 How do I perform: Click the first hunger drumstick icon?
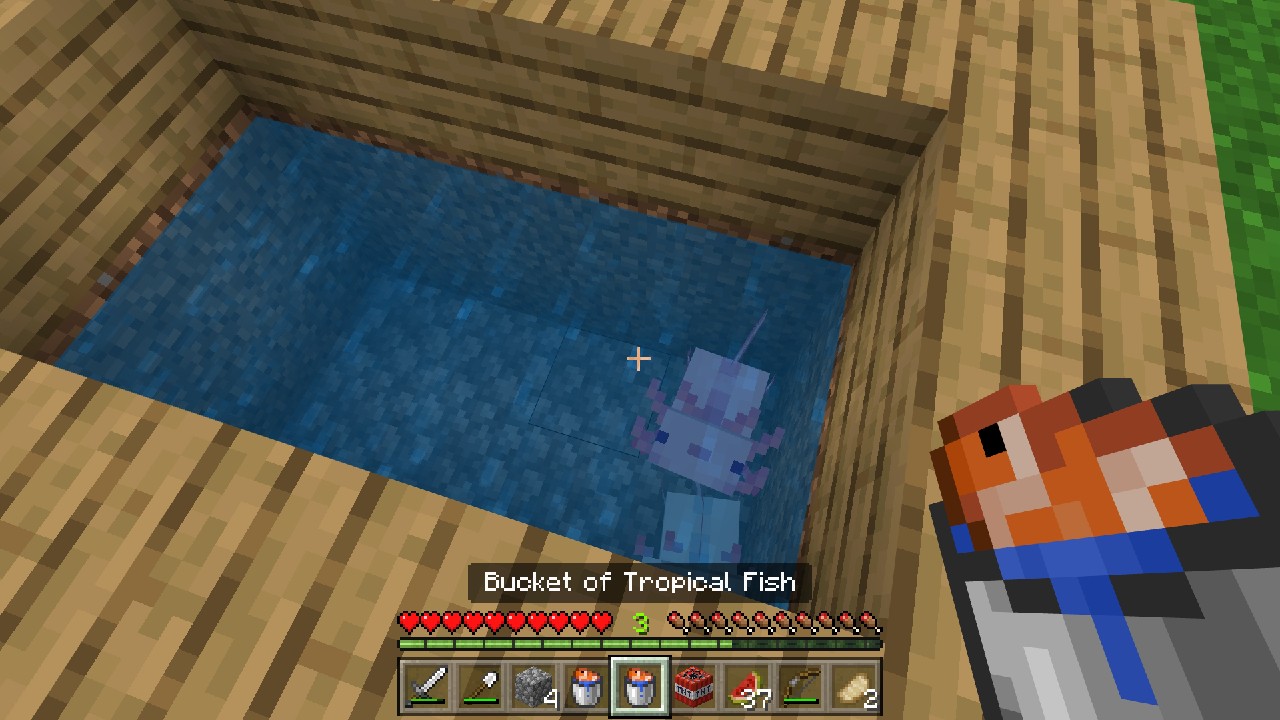677,622
